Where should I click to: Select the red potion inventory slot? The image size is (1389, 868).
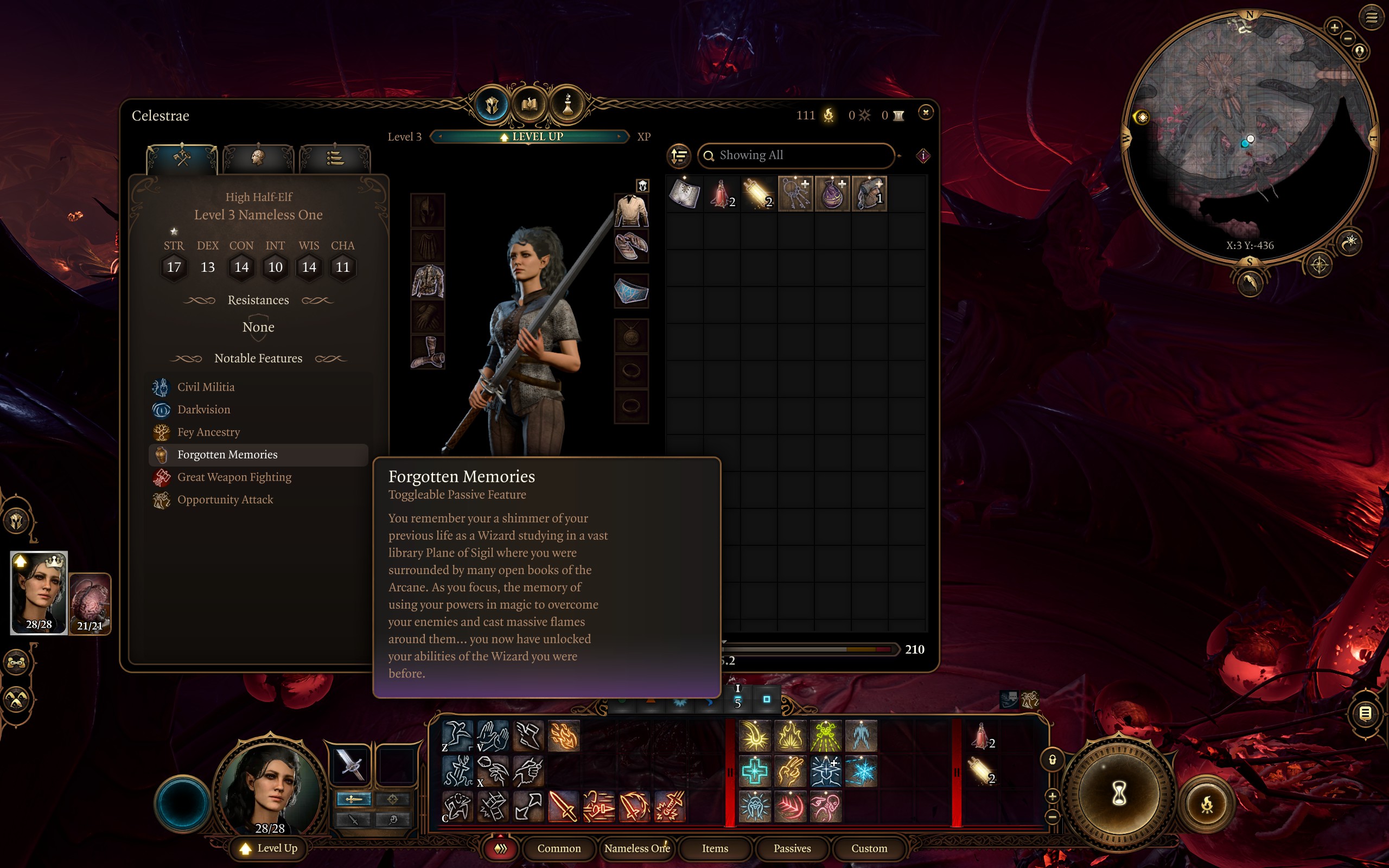[722, 194]
